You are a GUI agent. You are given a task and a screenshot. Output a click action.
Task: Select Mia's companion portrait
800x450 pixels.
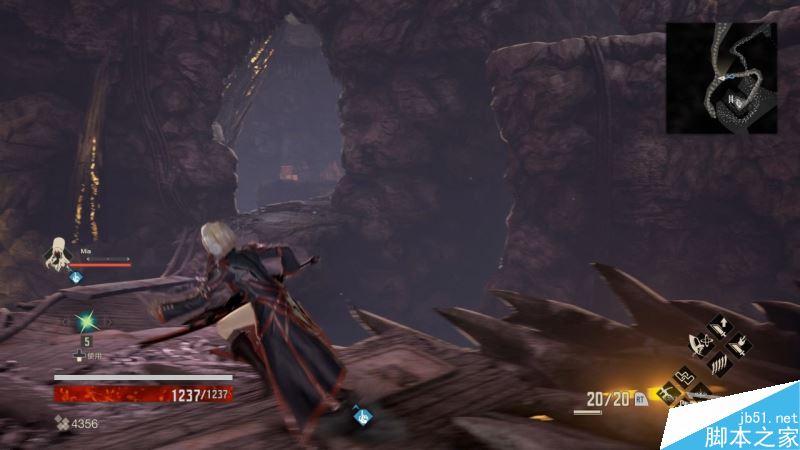58,252
